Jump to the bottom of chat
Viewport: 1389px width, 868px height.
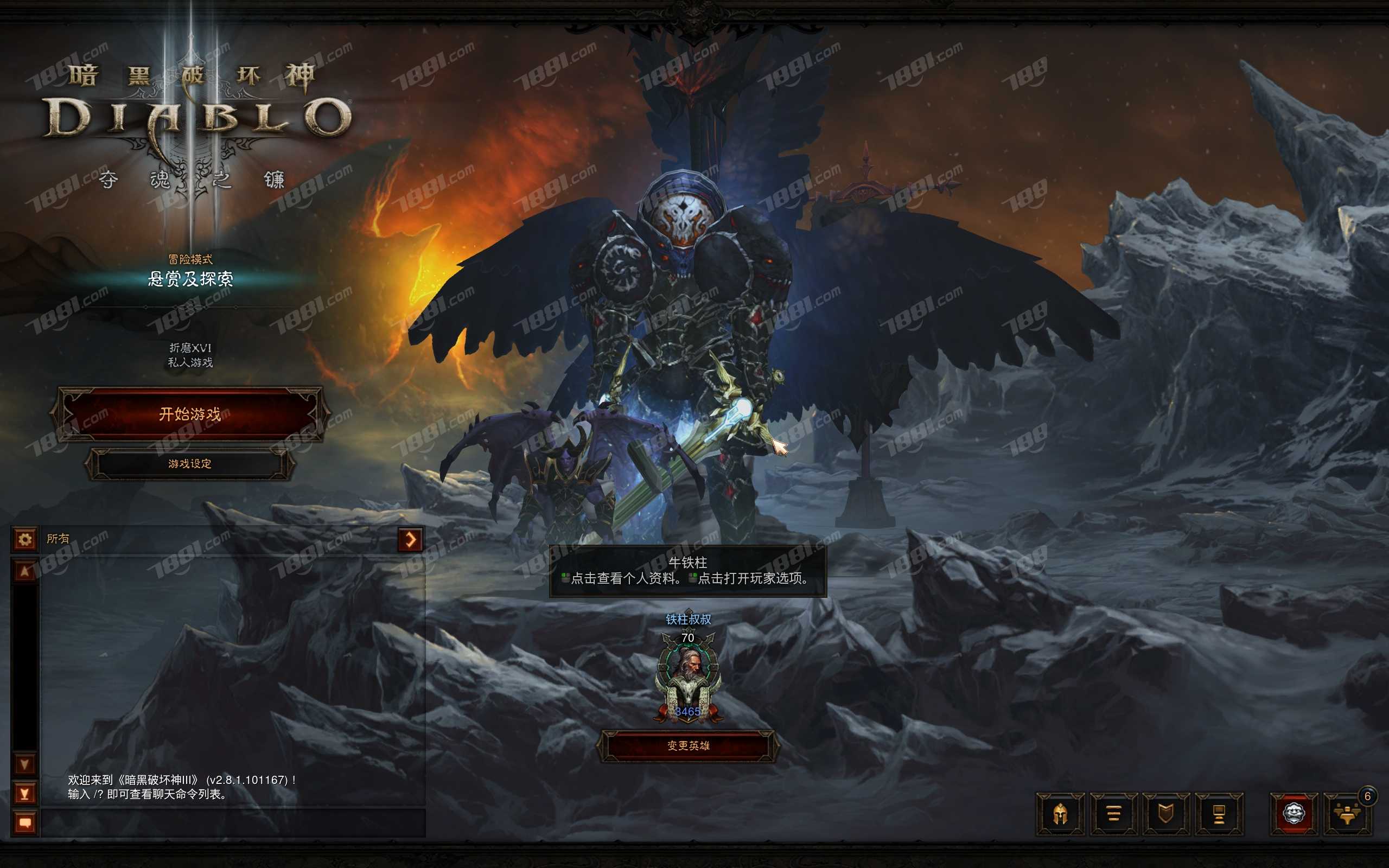tap(26, 794)
